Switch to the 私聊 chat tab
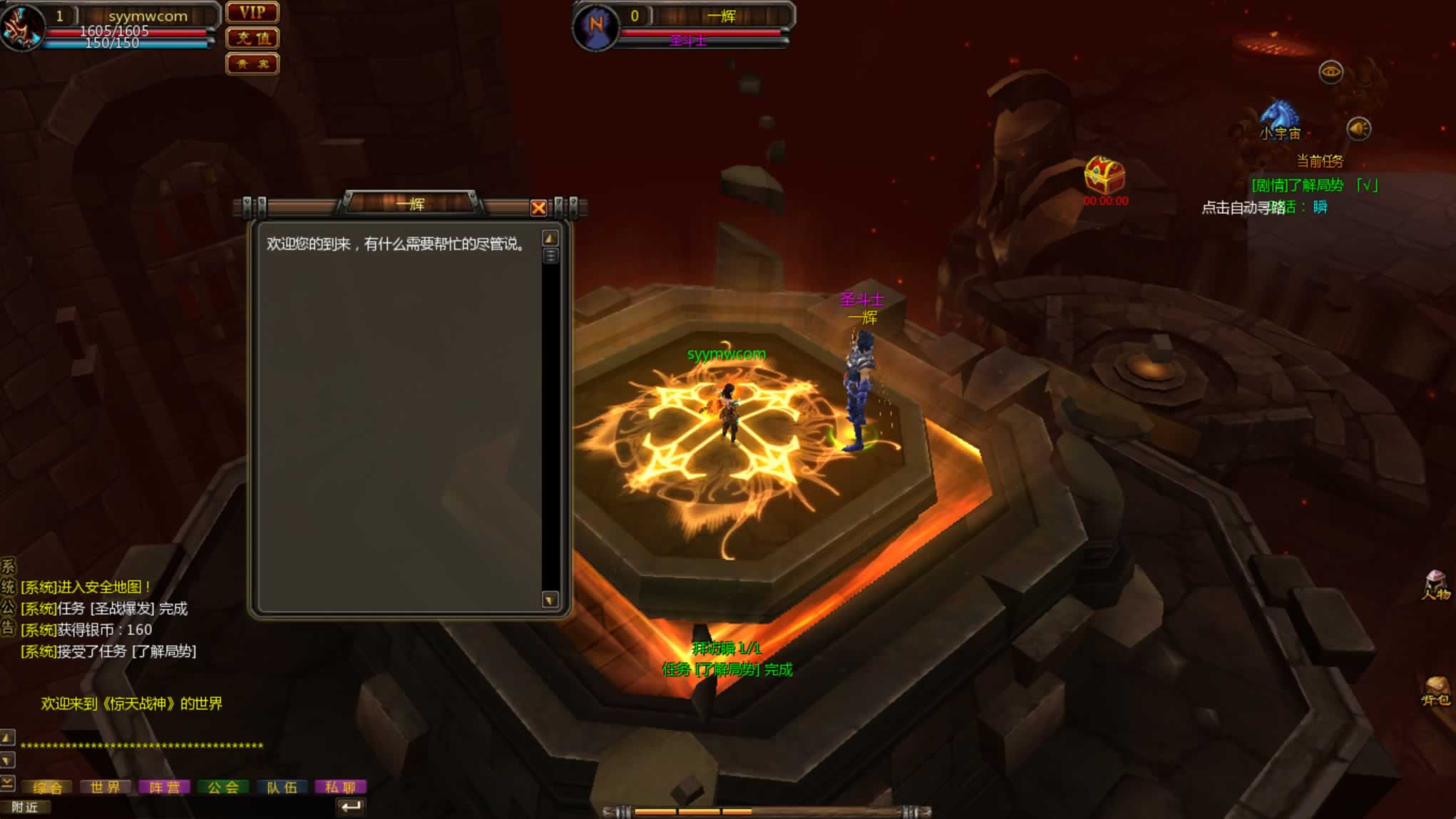1456x819 pixels. (x=341, y=787)
